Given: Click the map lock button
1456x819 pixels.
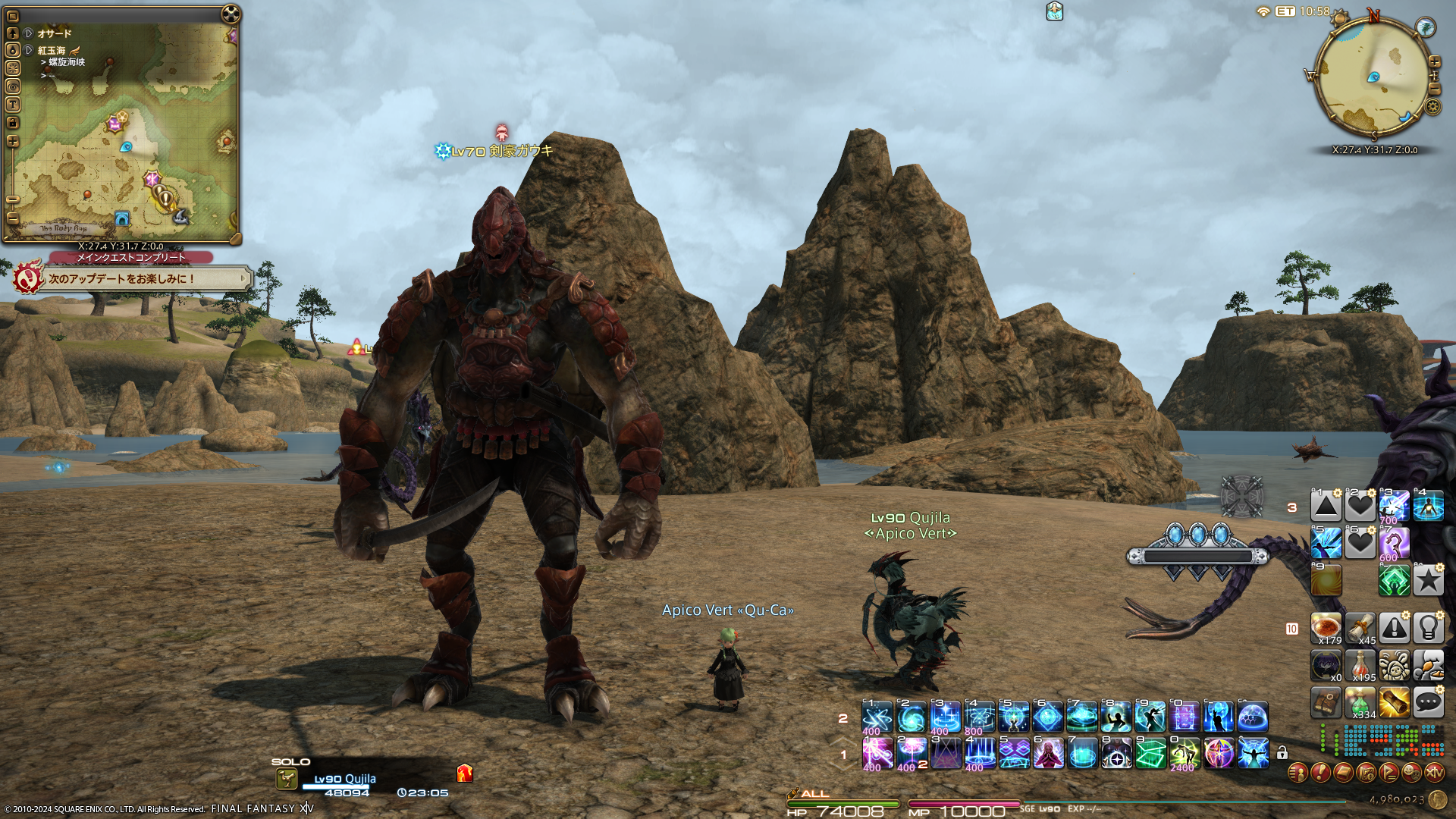Looking at the screenshot, I should [x=12, y=122].
